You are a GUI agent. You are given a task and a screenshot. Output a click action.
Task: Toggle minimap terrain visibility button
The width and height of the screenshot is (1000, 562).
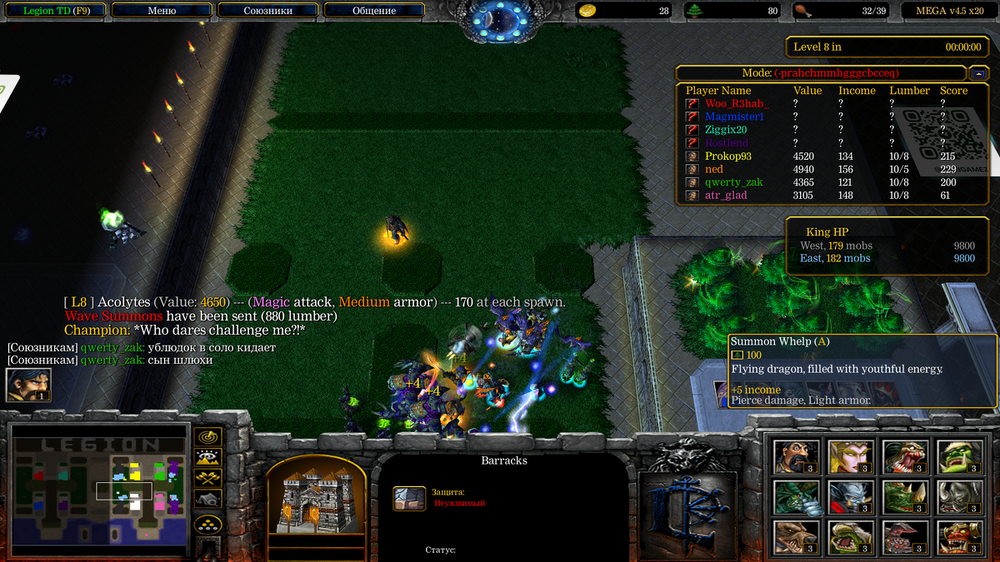pos(208,458)
